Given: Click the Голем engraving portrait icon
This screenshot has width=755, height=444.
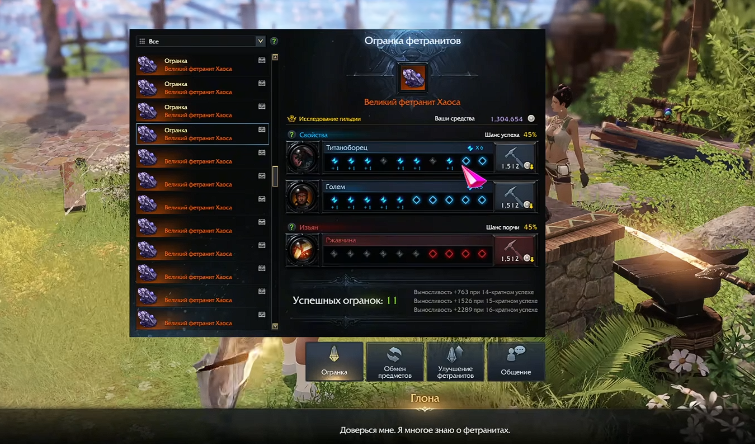Looking at the screenshot, I should (302, 194).
